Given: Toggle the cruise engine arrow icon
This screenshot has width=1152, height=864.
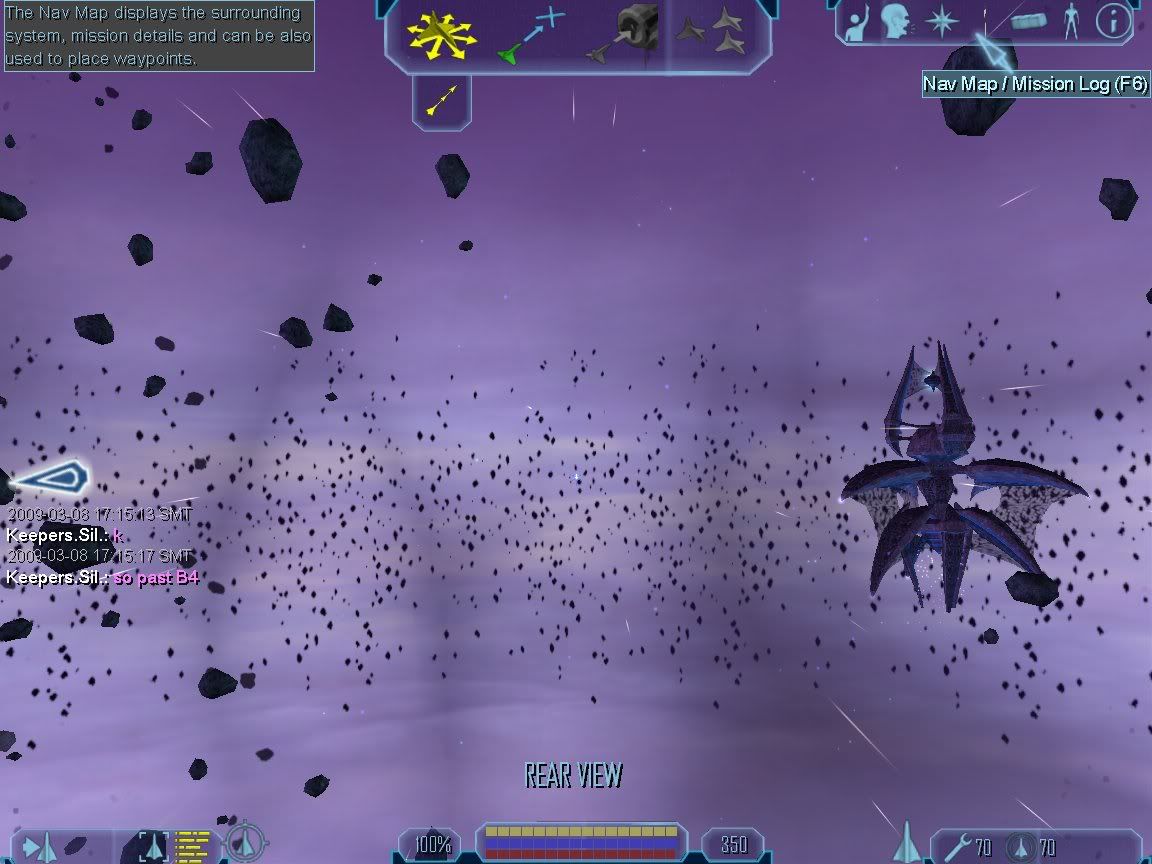Looking at the screenshot, I should (441, 98).
